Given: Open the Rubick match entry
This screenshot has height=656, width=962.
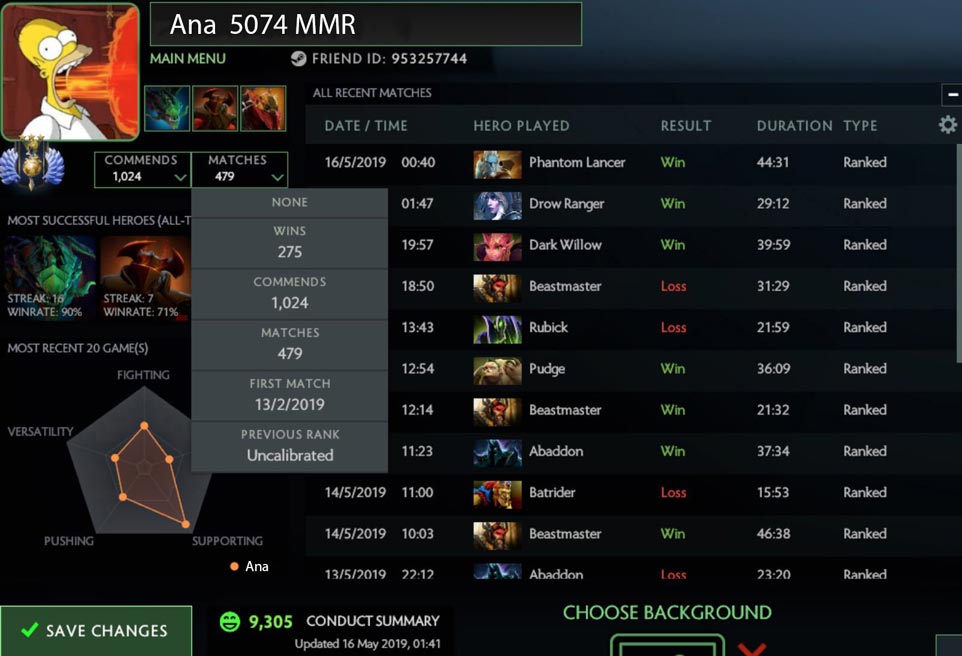Looking at the screenshot, I should click(x=630, y=327).
